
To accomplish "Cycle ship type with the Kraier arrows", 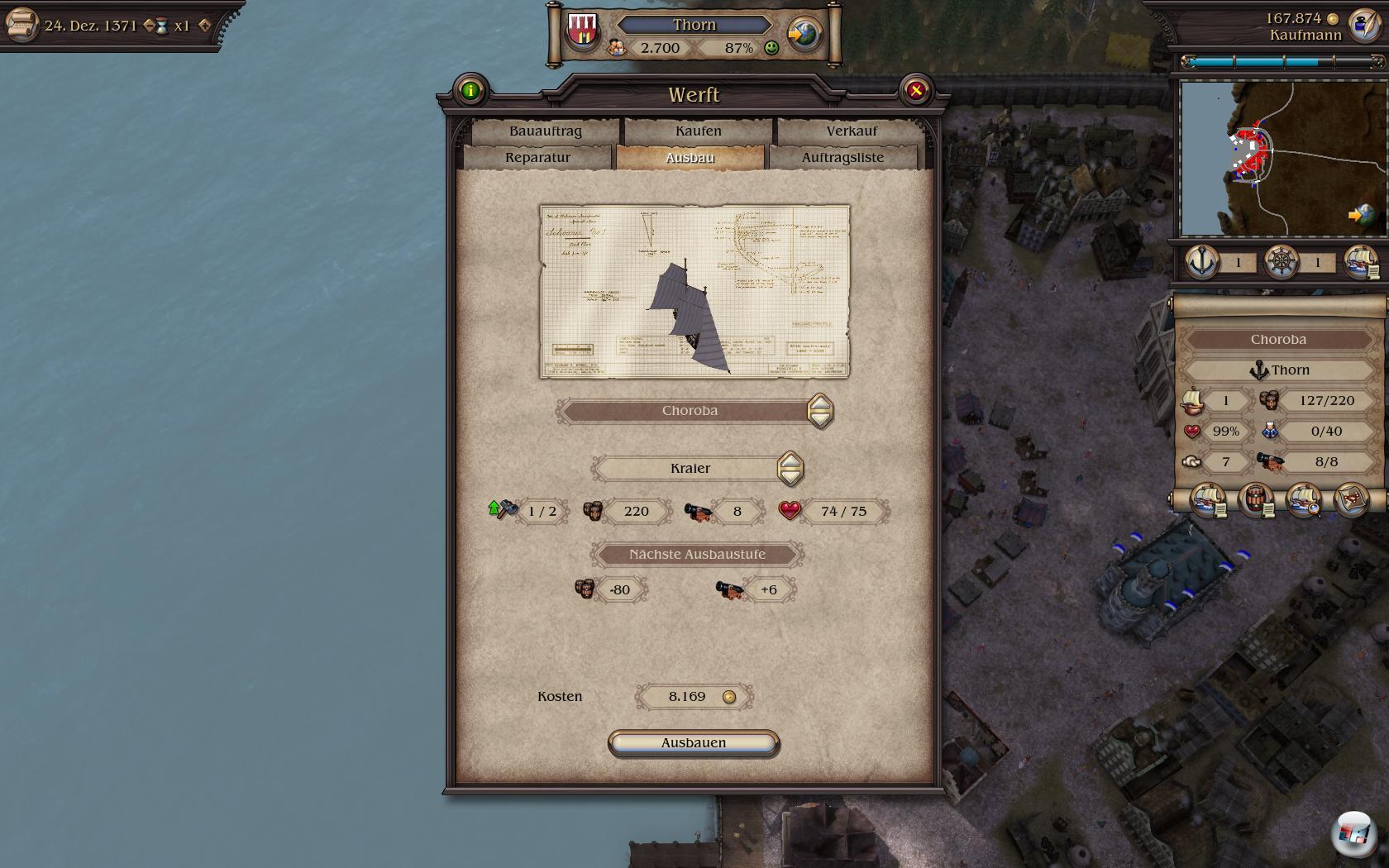I will click(790, 469).
